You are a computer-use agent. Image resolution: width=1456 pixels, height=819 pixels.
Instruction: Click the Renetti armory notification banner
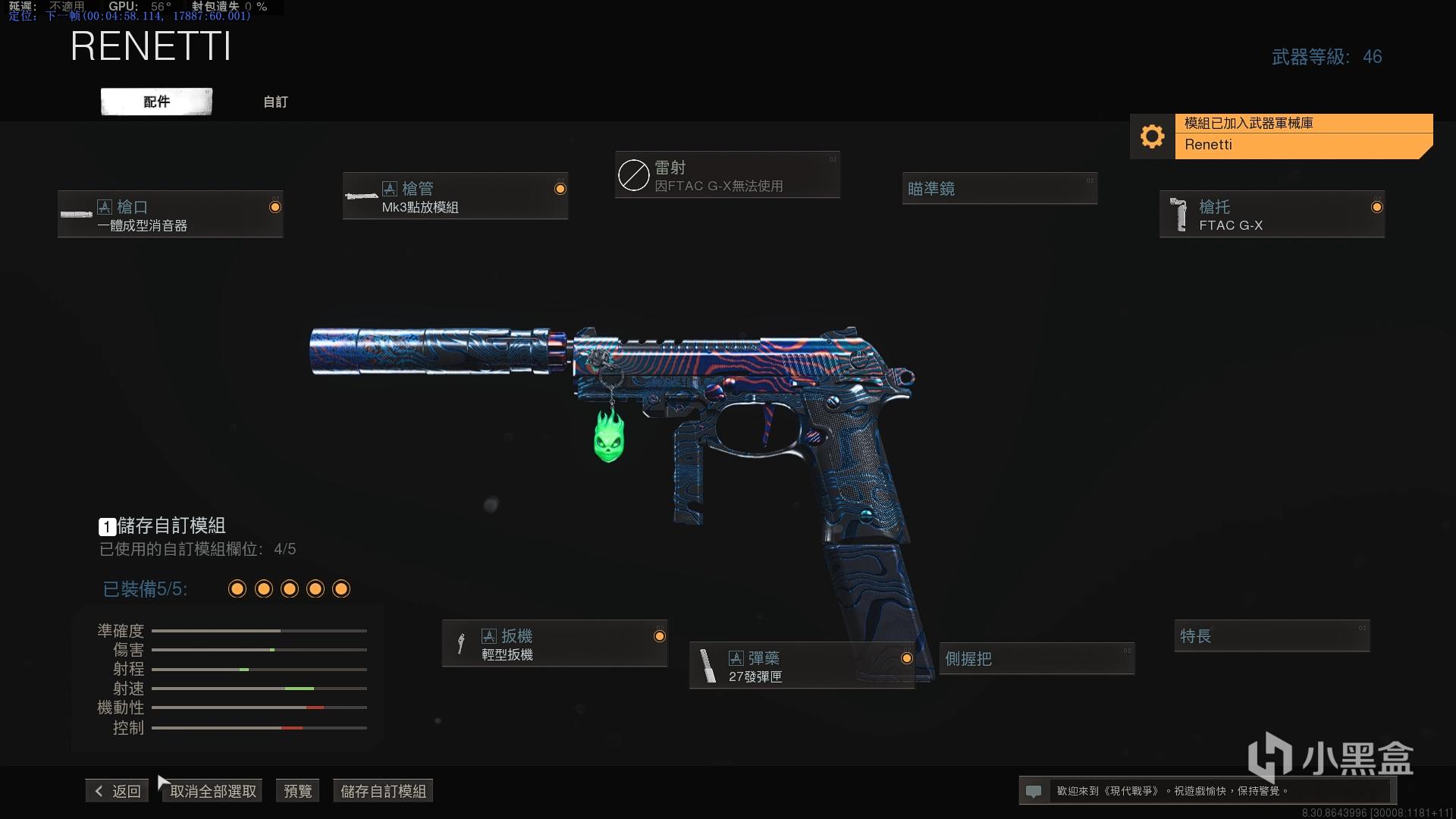point(1282,136)
